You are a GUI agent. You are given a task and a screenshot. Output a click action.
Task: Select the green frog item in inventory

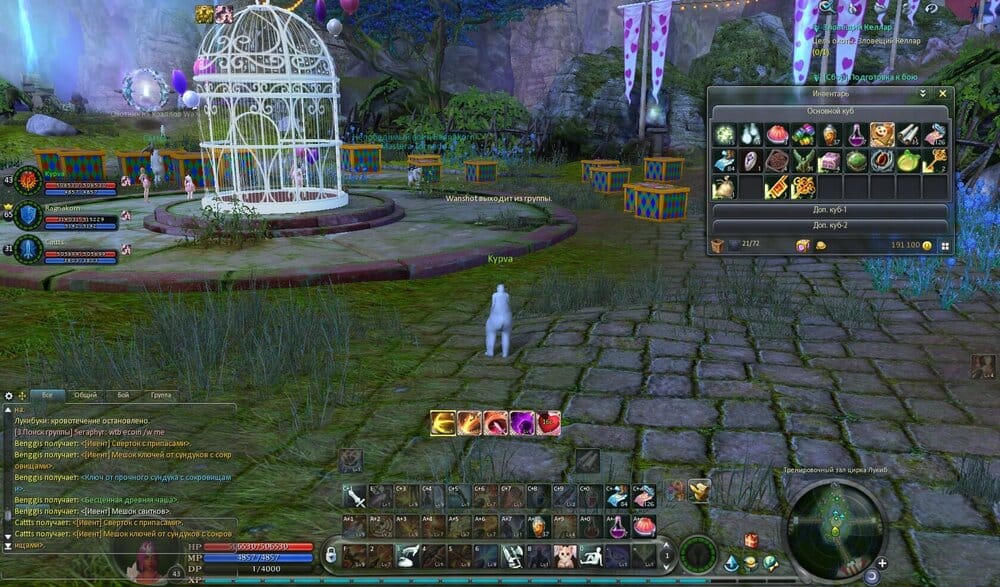coord(855,161)
